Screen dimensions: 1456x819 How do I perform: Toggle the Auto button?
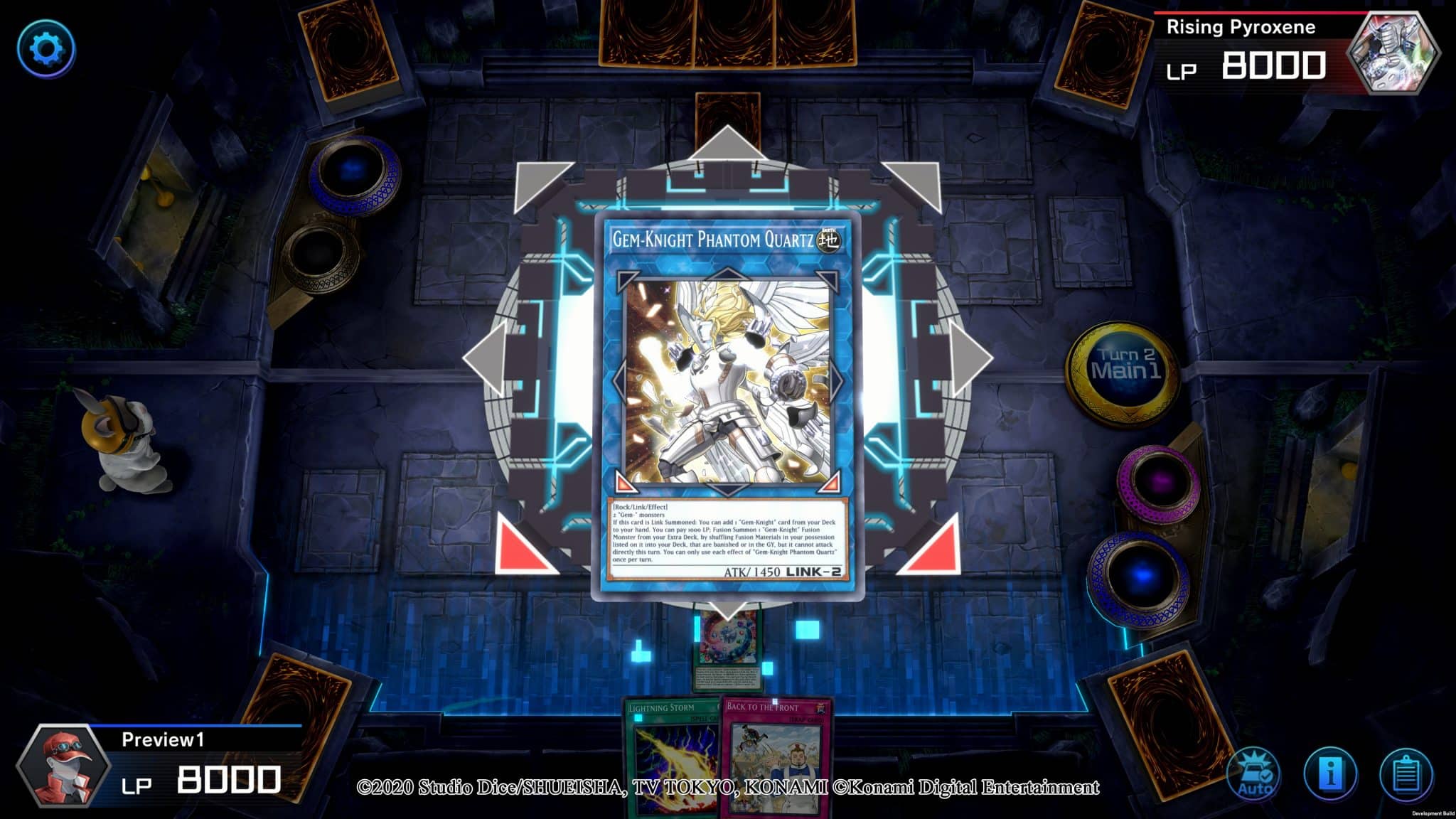tap(1254, 775)
